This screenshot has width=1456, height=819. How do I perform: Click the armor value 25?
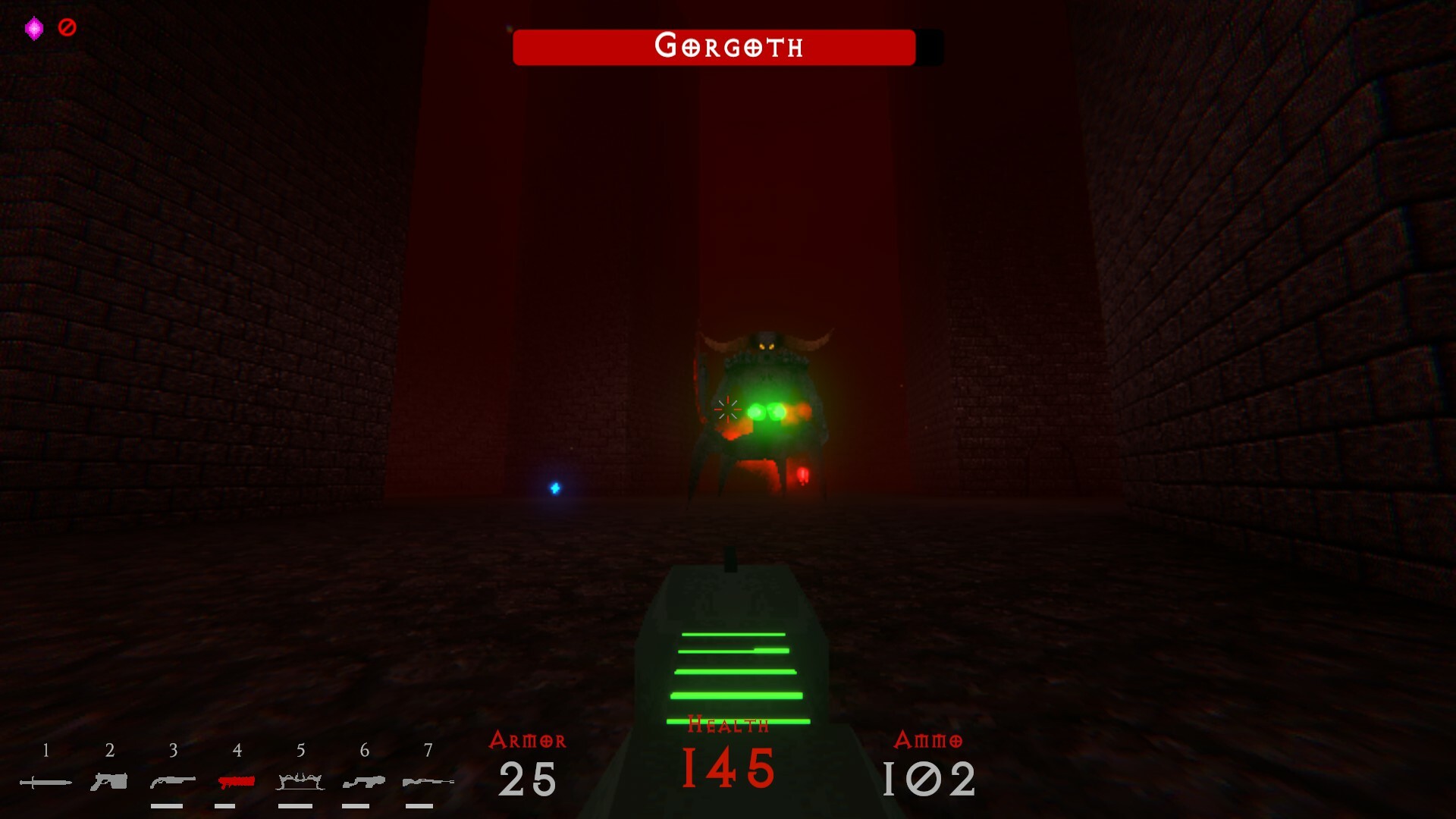tap(529, 781)
